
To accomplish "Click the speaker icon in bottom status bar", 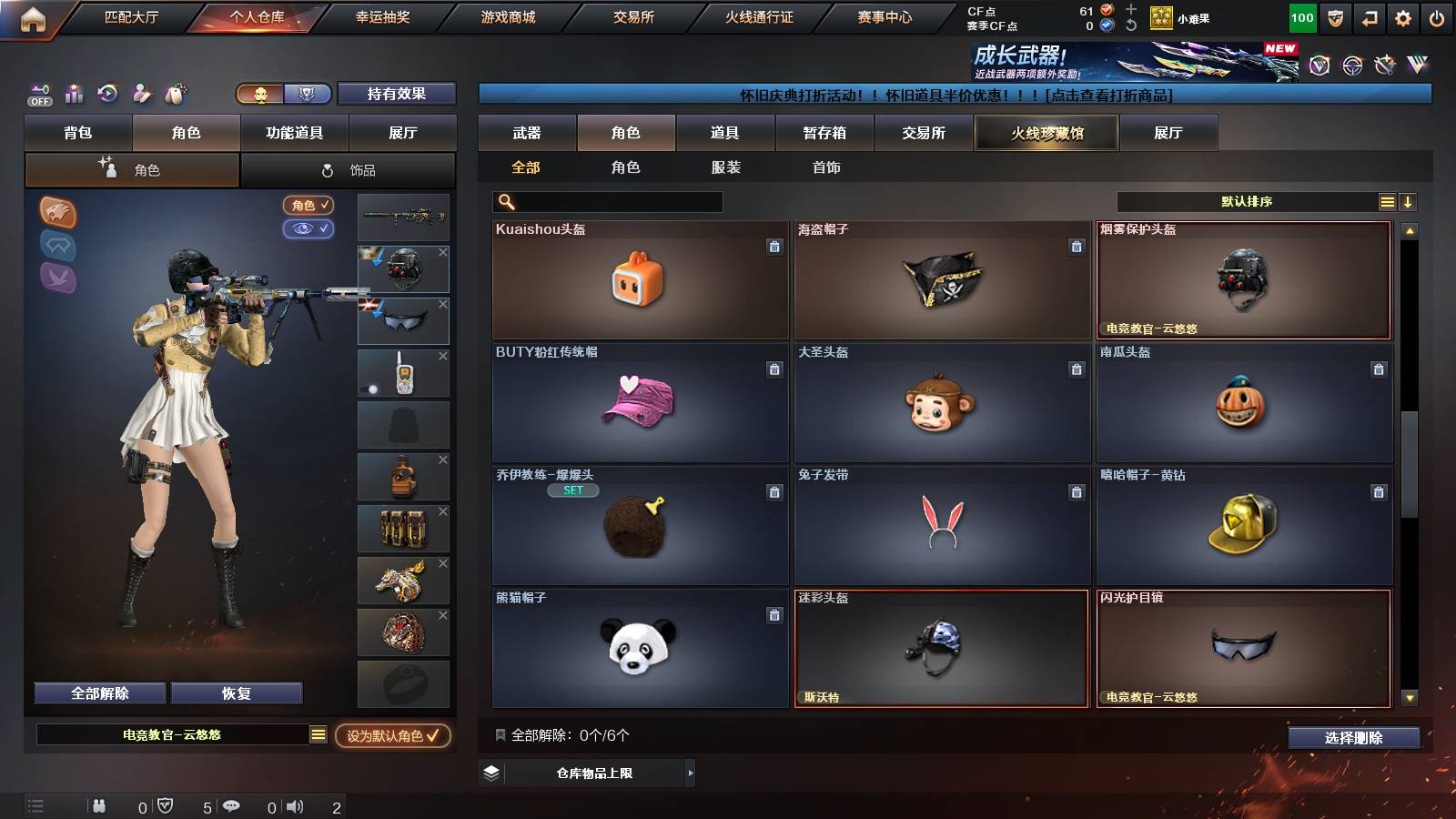I will point(296,805).
